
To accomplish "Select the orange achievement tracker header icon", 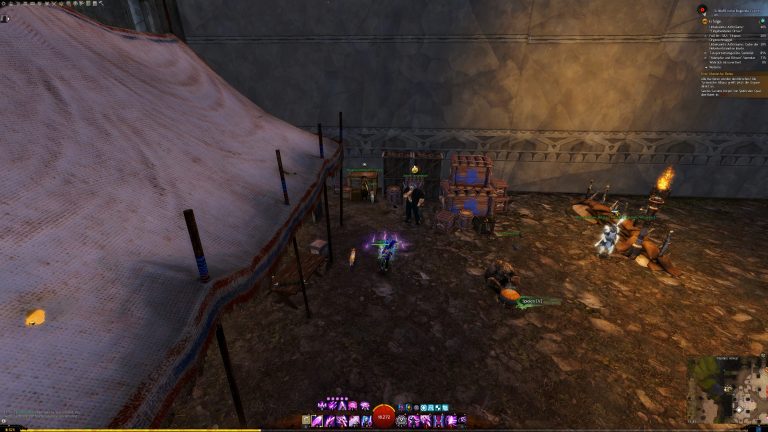I will (703, 20).
